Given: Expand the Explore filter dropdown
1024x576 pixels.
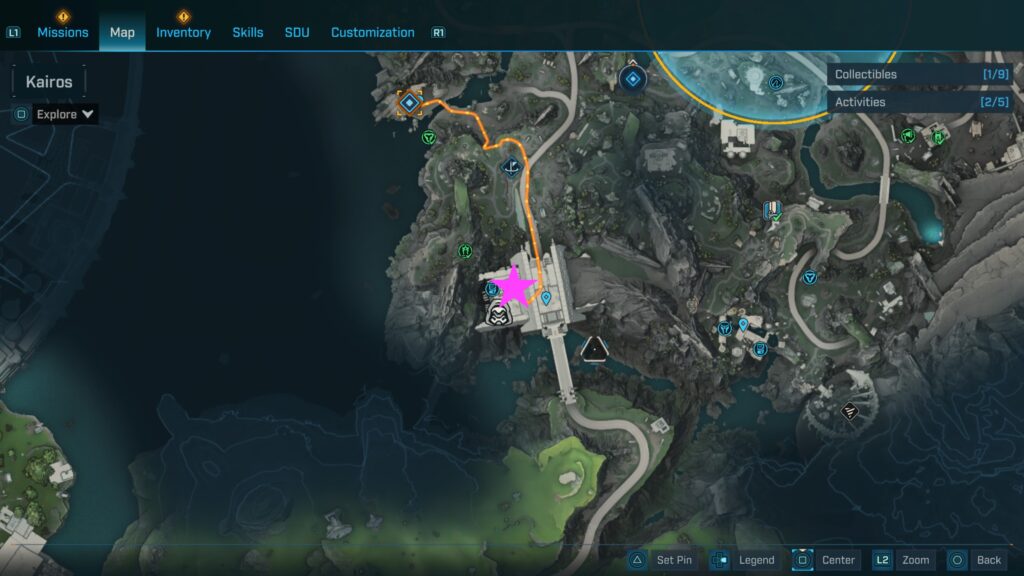Looking at the screenshot, I should coord(65,114).
